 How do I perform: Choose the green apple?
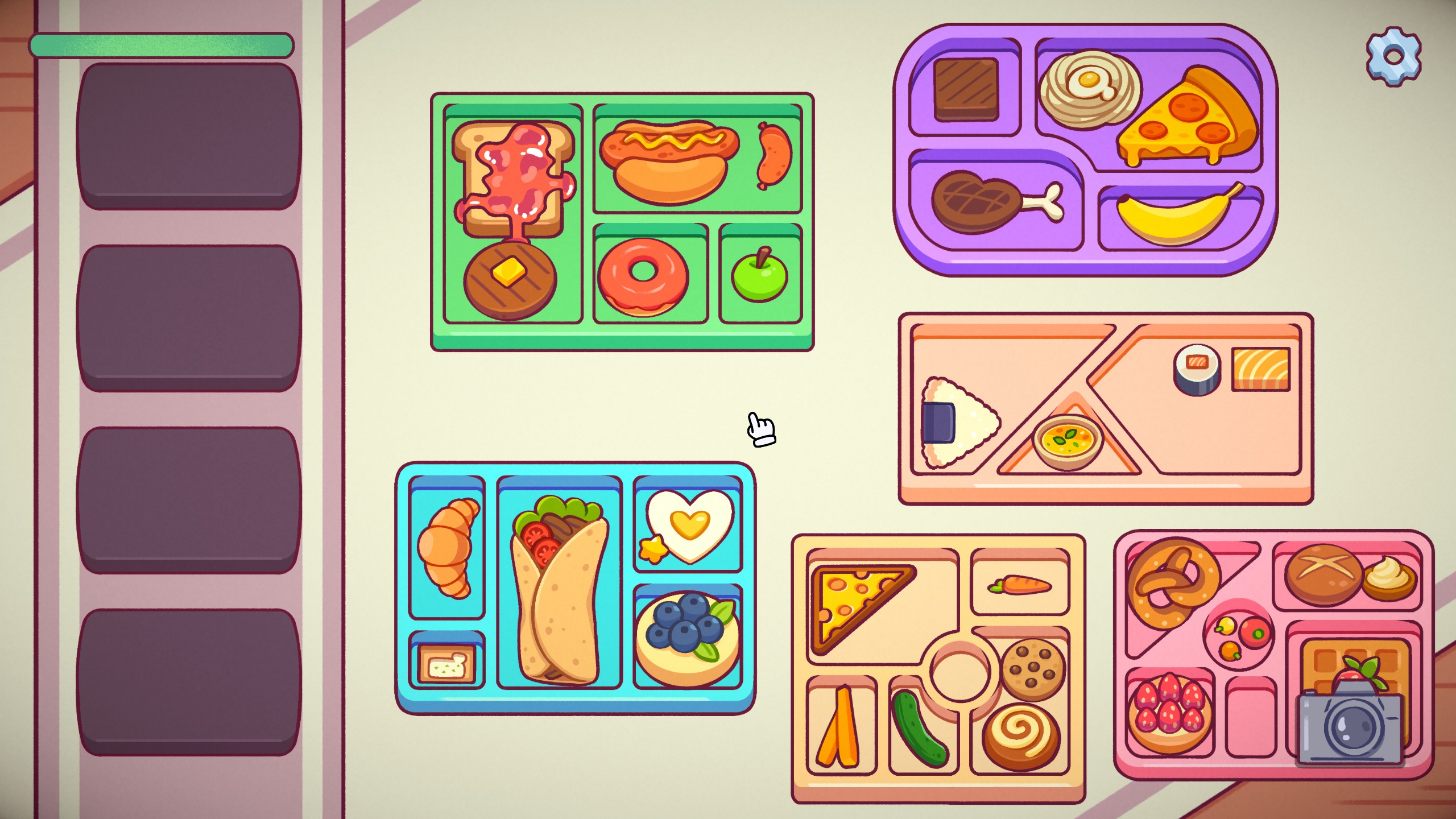click(x=760, y=277)
